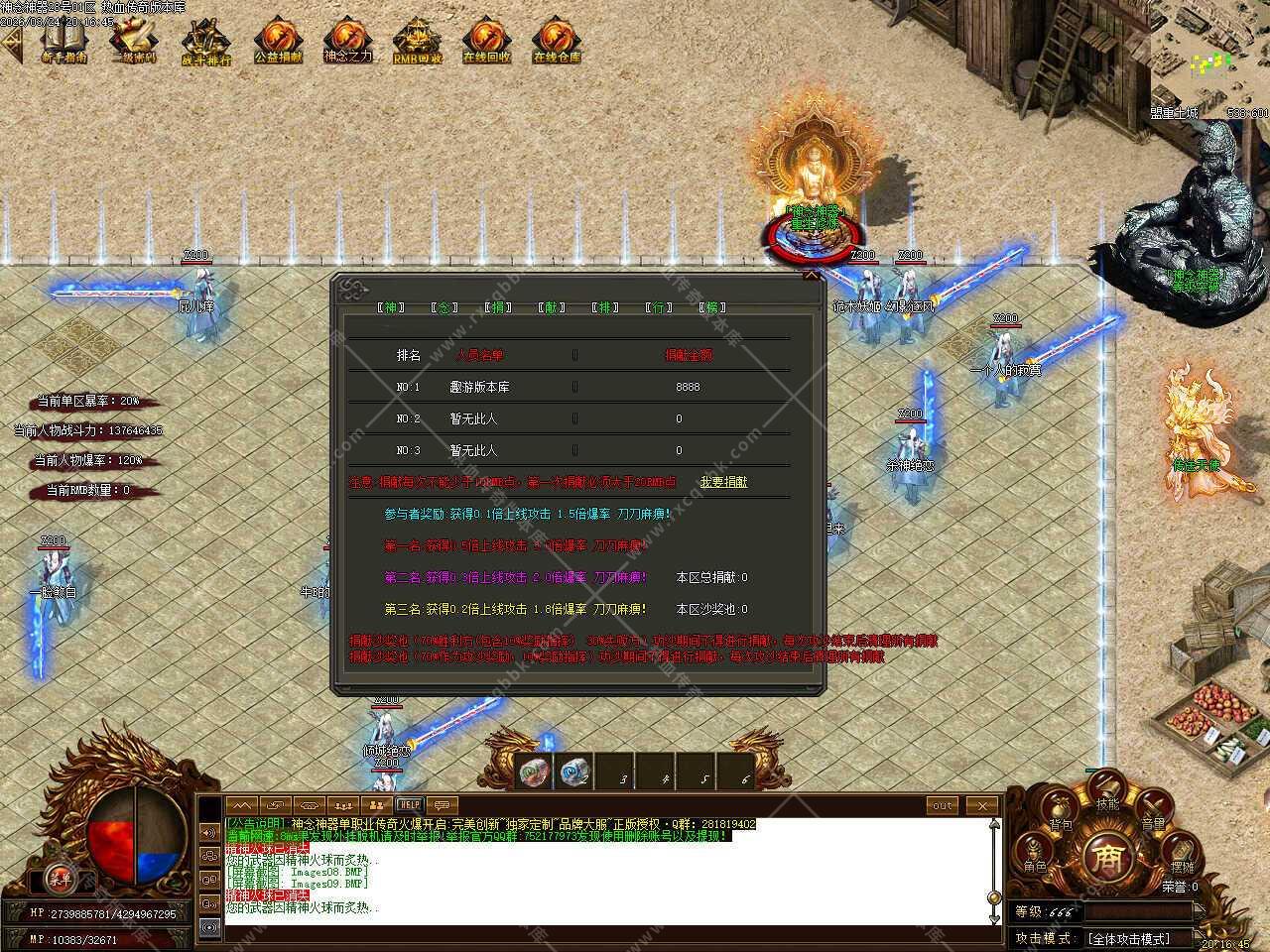Open the 新手指南 beginner guide

click(x=63, y=42)
